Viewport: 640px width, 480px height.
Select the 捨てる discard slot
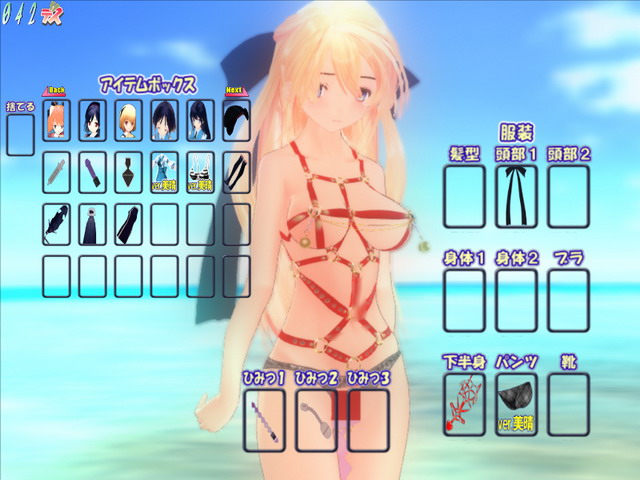tap(20, 135)
